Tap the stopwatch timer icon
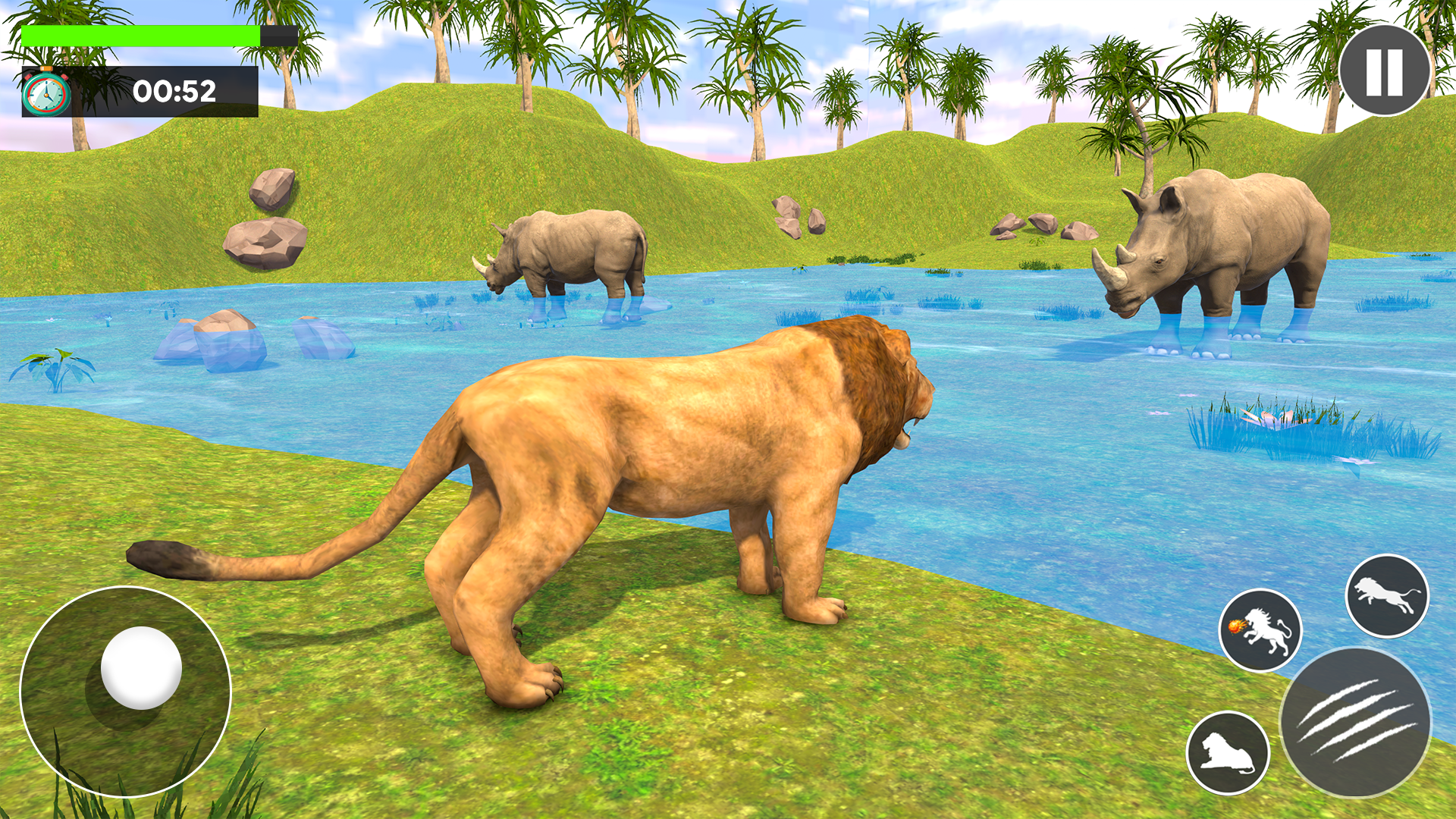The width and height of the screenshot is (1456, 819). [x=47, y=93]
